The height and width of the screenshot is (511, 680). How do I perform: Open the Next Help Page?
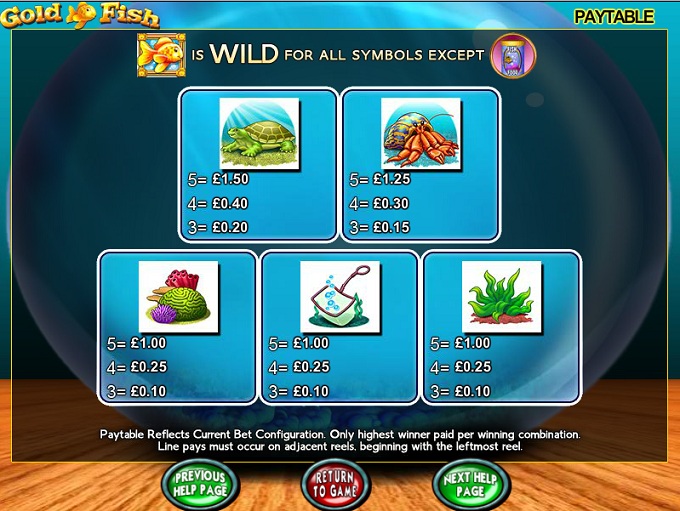(x=471, y=484)
